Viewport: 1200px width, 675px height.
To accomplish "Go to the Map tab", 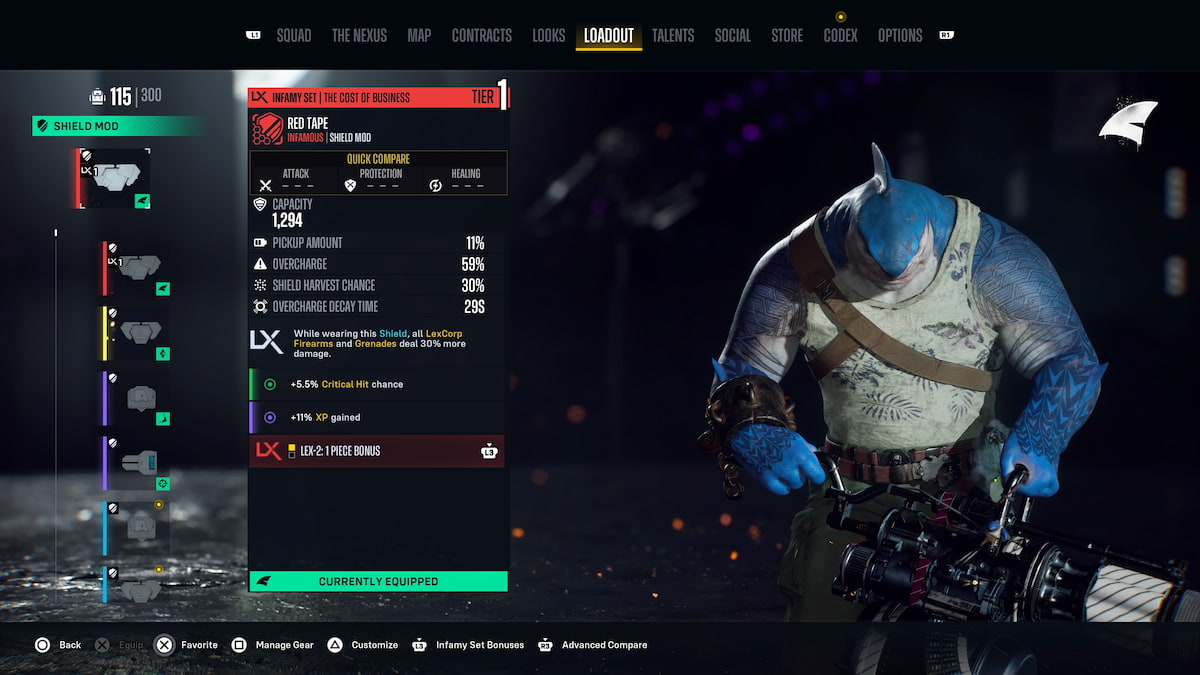I will click(419, 36).
